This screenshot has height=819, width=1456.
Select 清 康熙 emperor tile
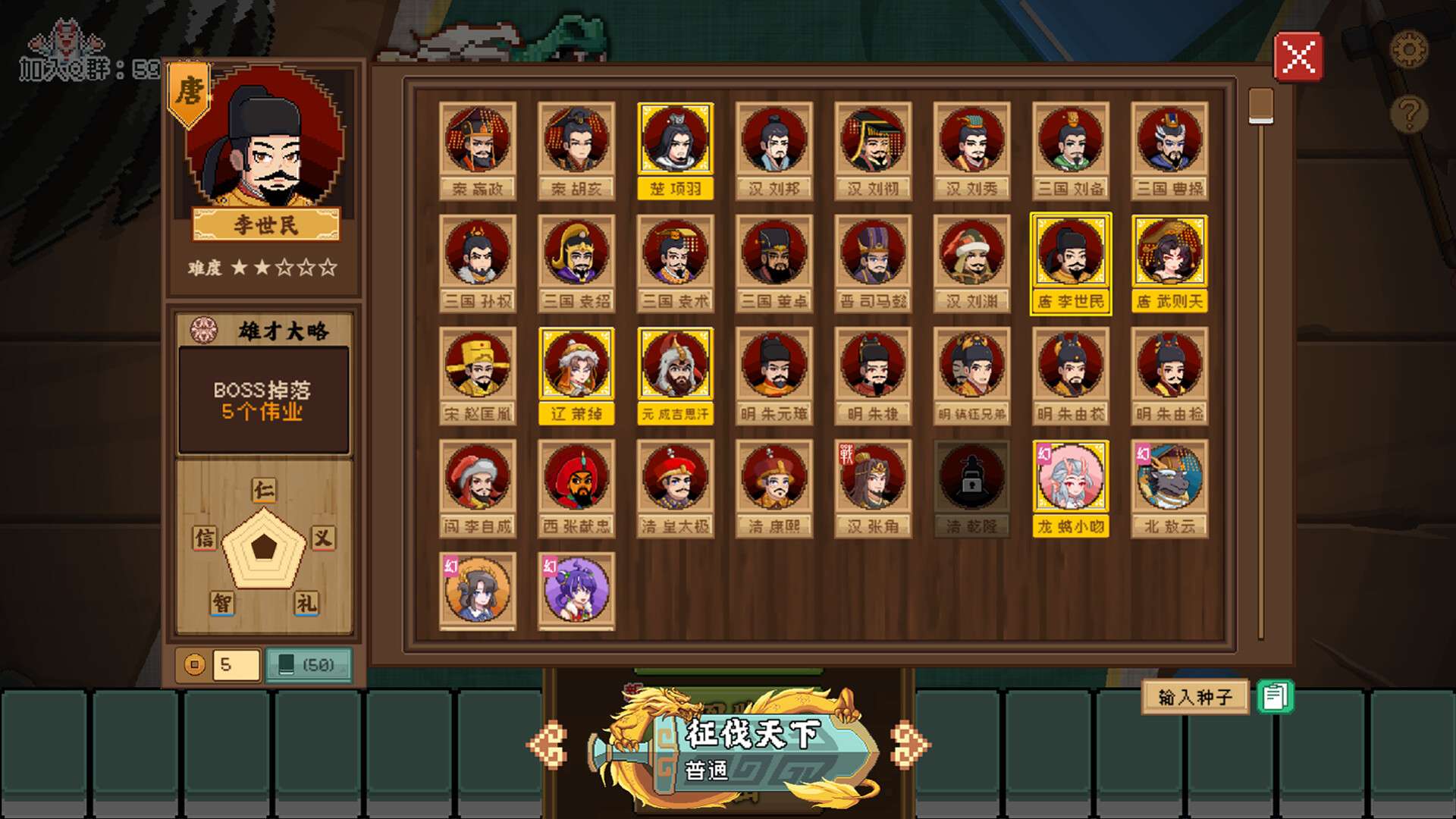[x=773, y=487]
